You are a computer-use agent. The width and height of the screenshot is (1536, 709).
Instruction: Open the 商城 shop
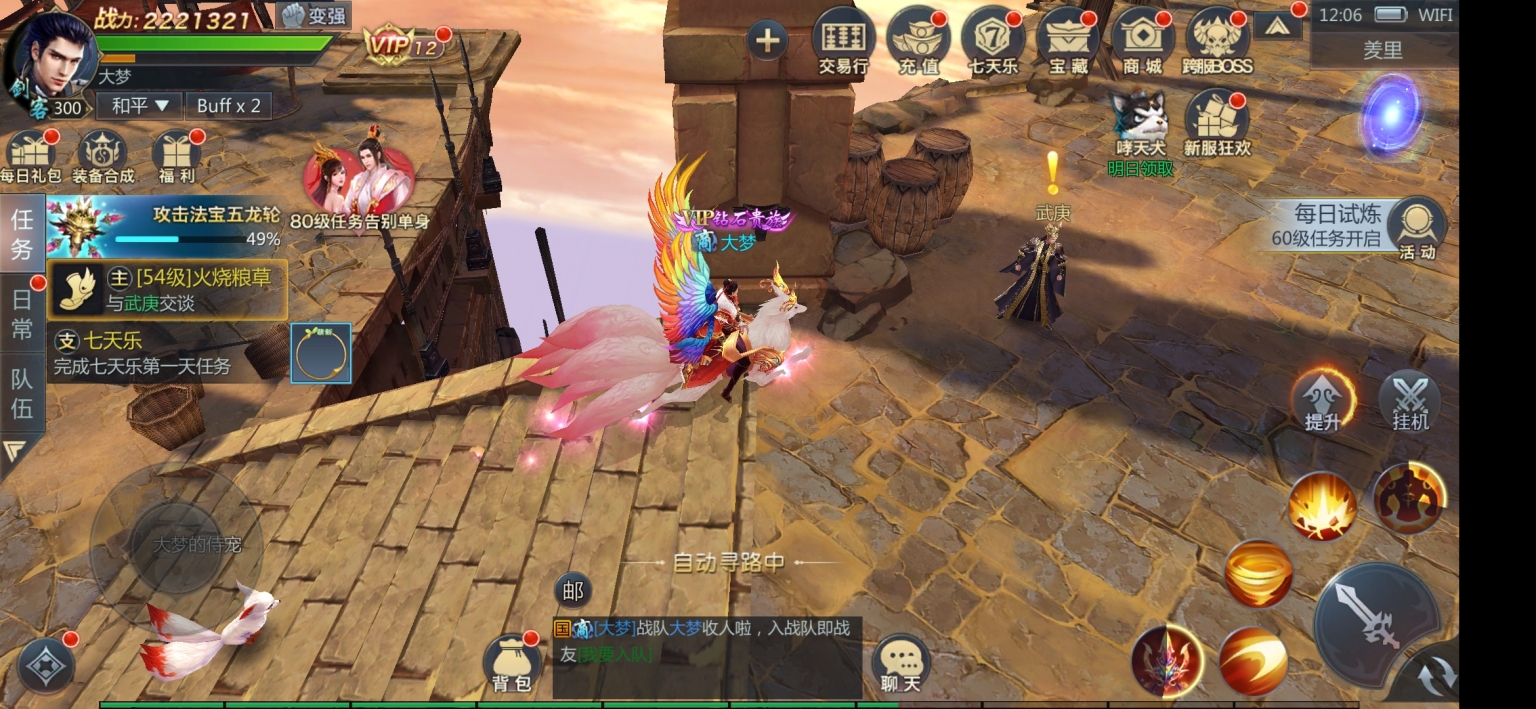pos(1142,41)
